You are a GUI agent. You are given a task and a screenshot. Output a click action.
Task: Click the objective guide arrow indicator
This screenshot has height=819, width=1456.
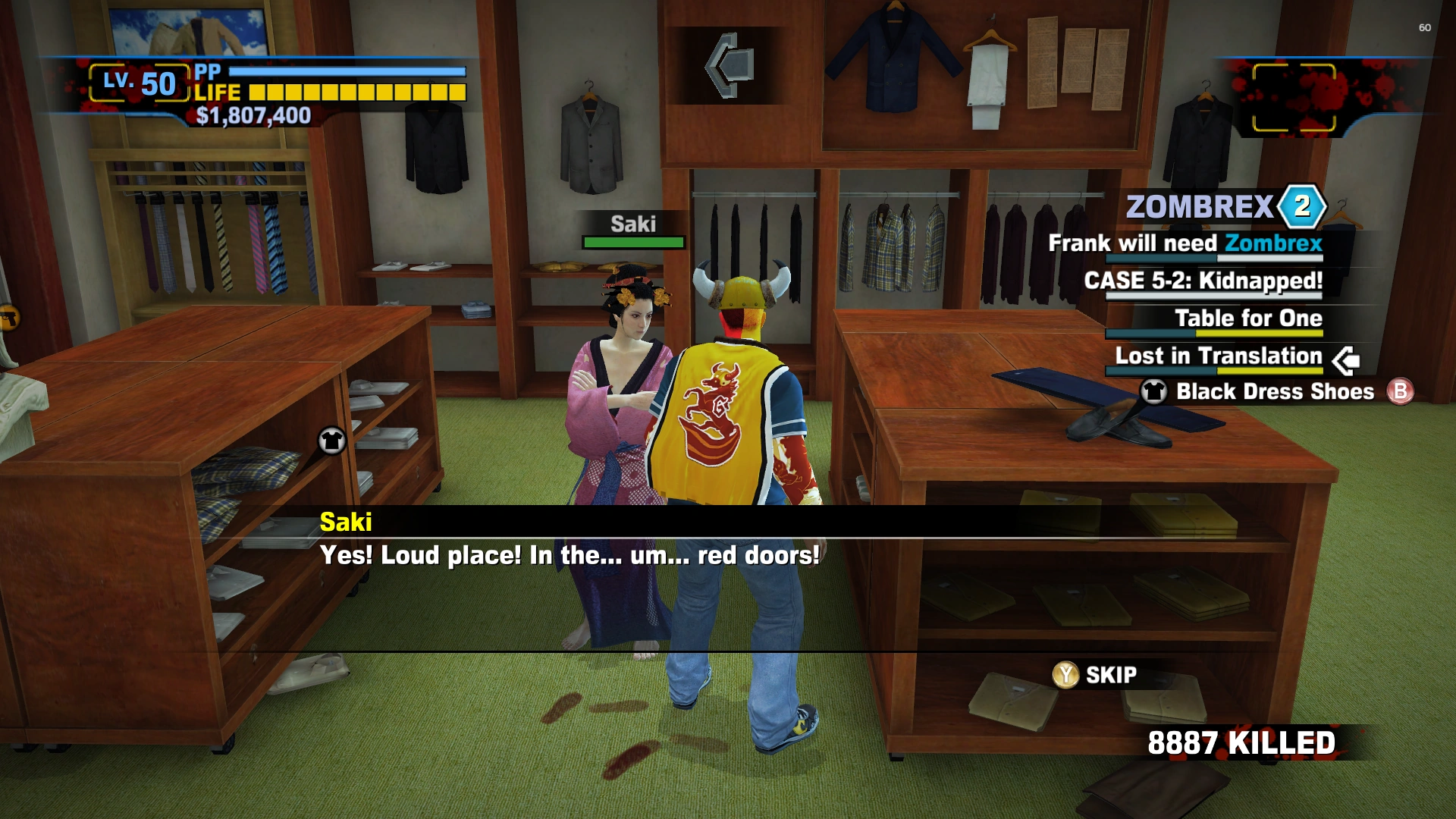click(x=730, y=65)
